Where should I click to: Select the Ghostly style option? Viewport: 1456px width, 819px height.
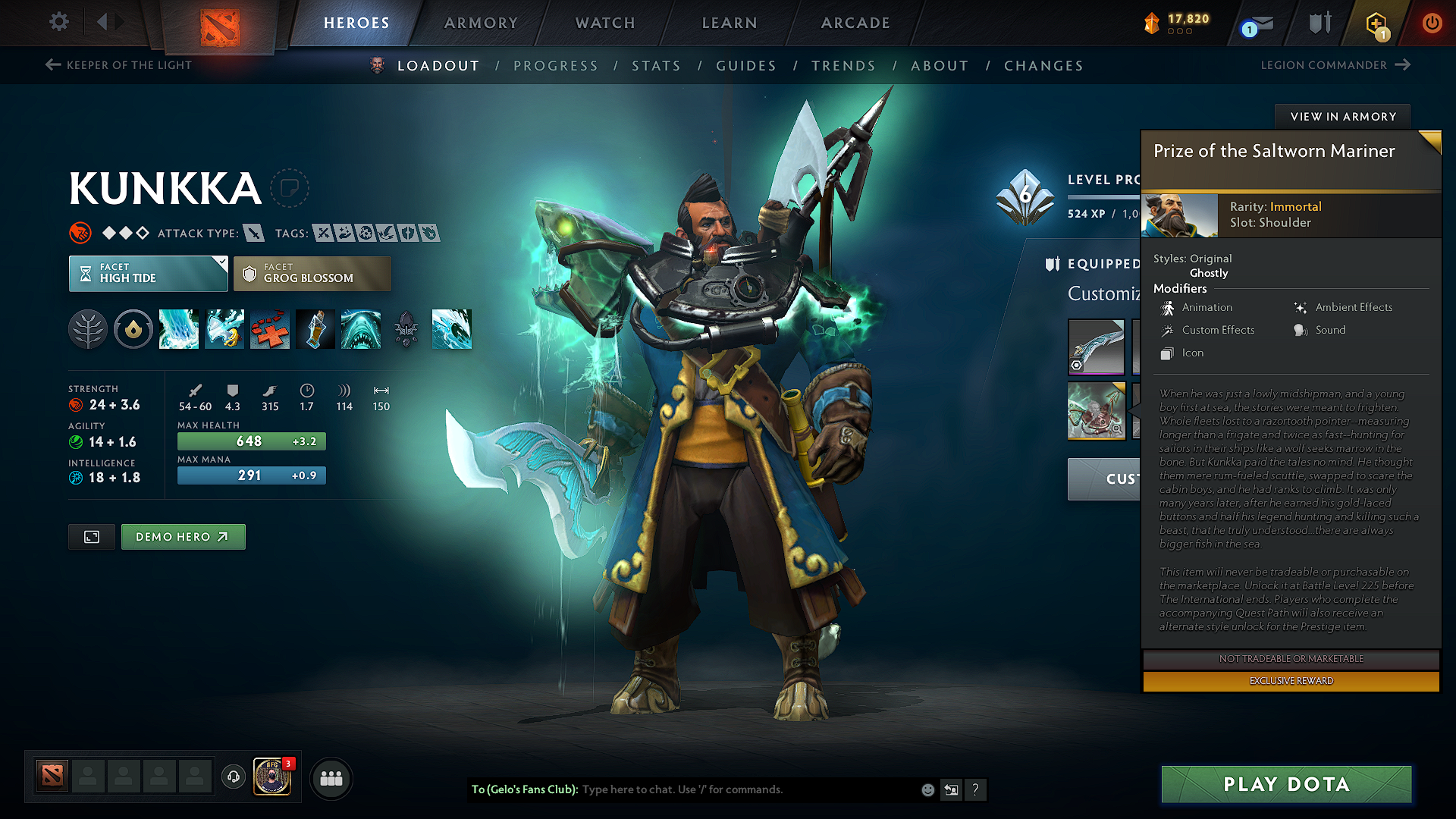(x=1209, y=273)
